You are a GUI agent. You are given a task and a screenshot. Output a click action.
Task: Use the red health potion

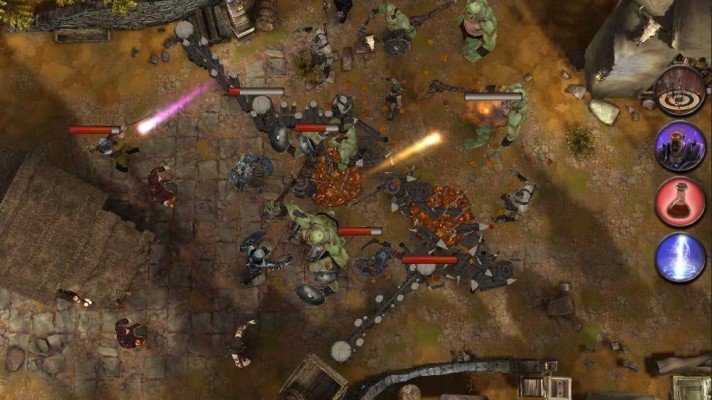coord(680,202)
